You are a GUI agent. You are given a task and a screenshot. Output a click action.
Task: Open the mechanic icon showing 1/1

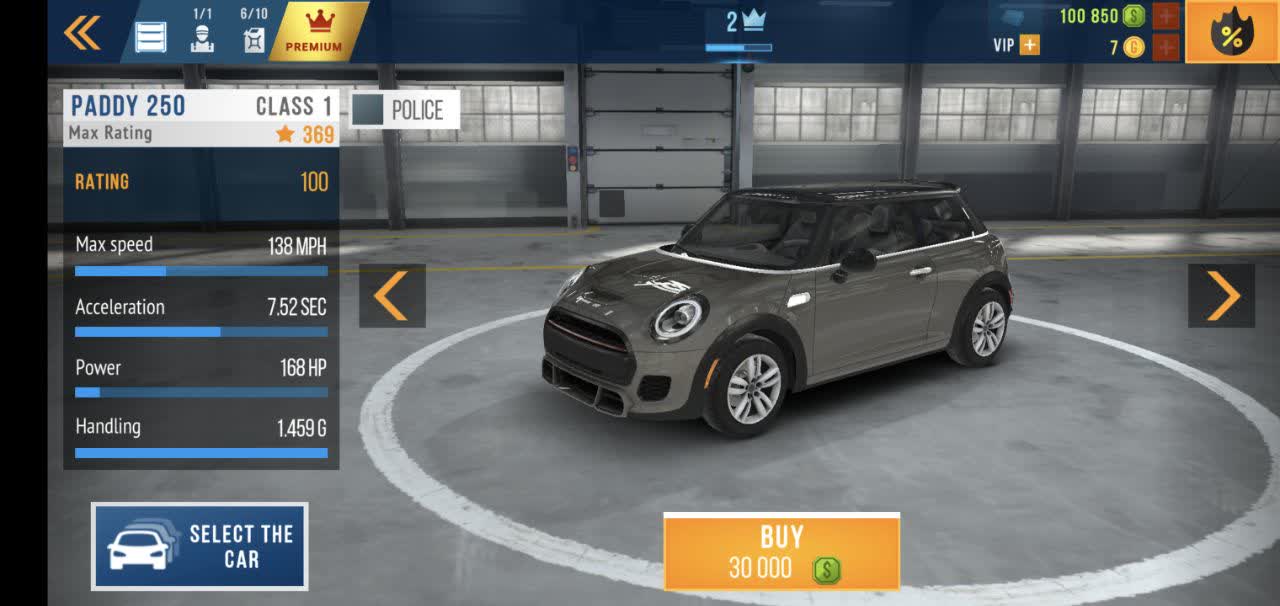202,36
